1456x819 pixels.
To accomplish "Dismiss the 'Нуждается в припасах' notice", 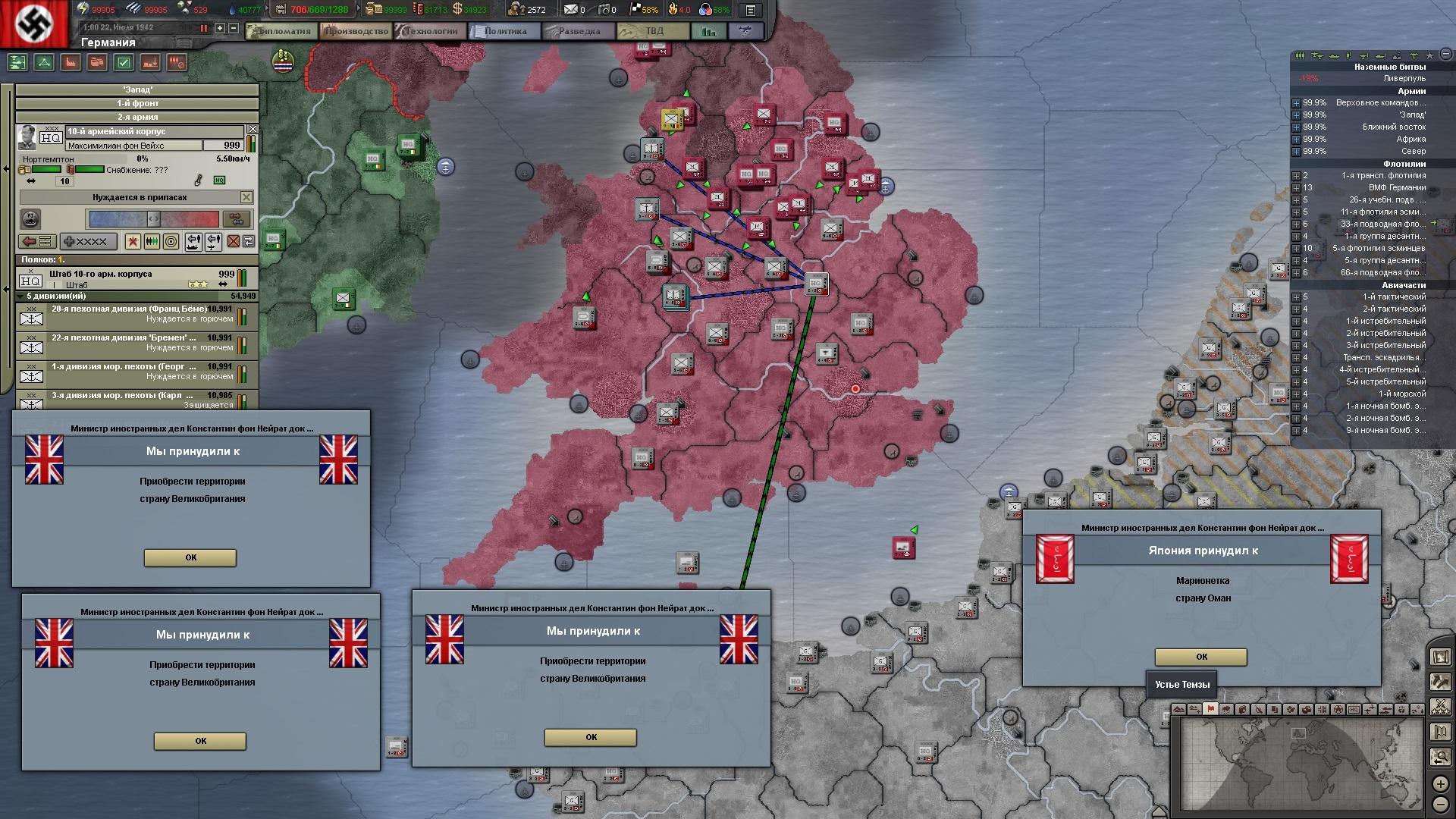I will [246, 197].
